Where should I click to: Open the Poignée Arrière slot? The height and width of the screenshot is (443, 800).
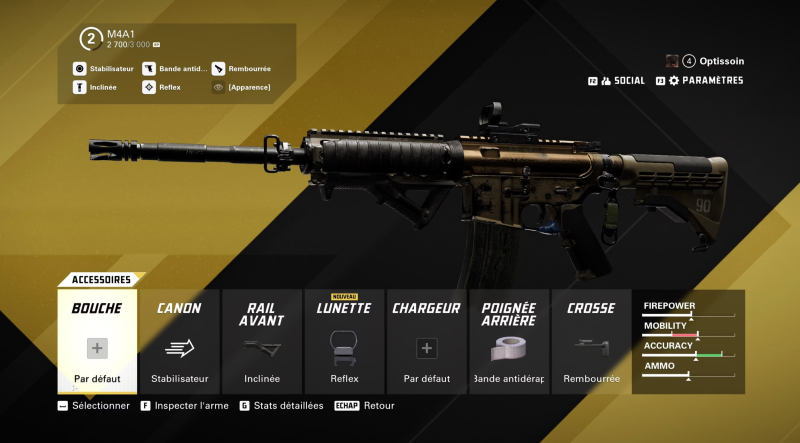[x=509, y=342]
